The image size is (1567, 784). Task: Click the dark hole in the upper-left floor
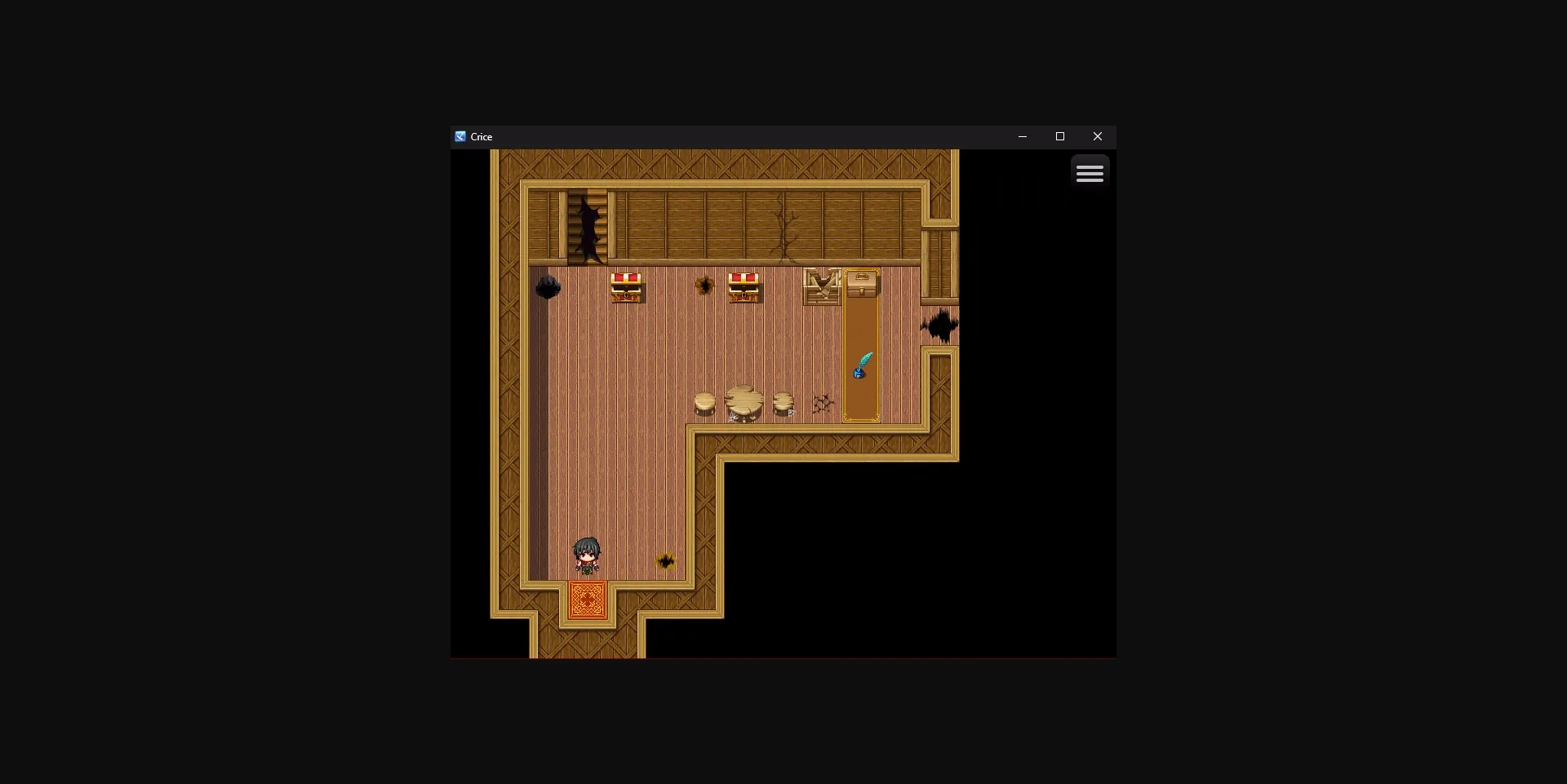click(548, 286)
